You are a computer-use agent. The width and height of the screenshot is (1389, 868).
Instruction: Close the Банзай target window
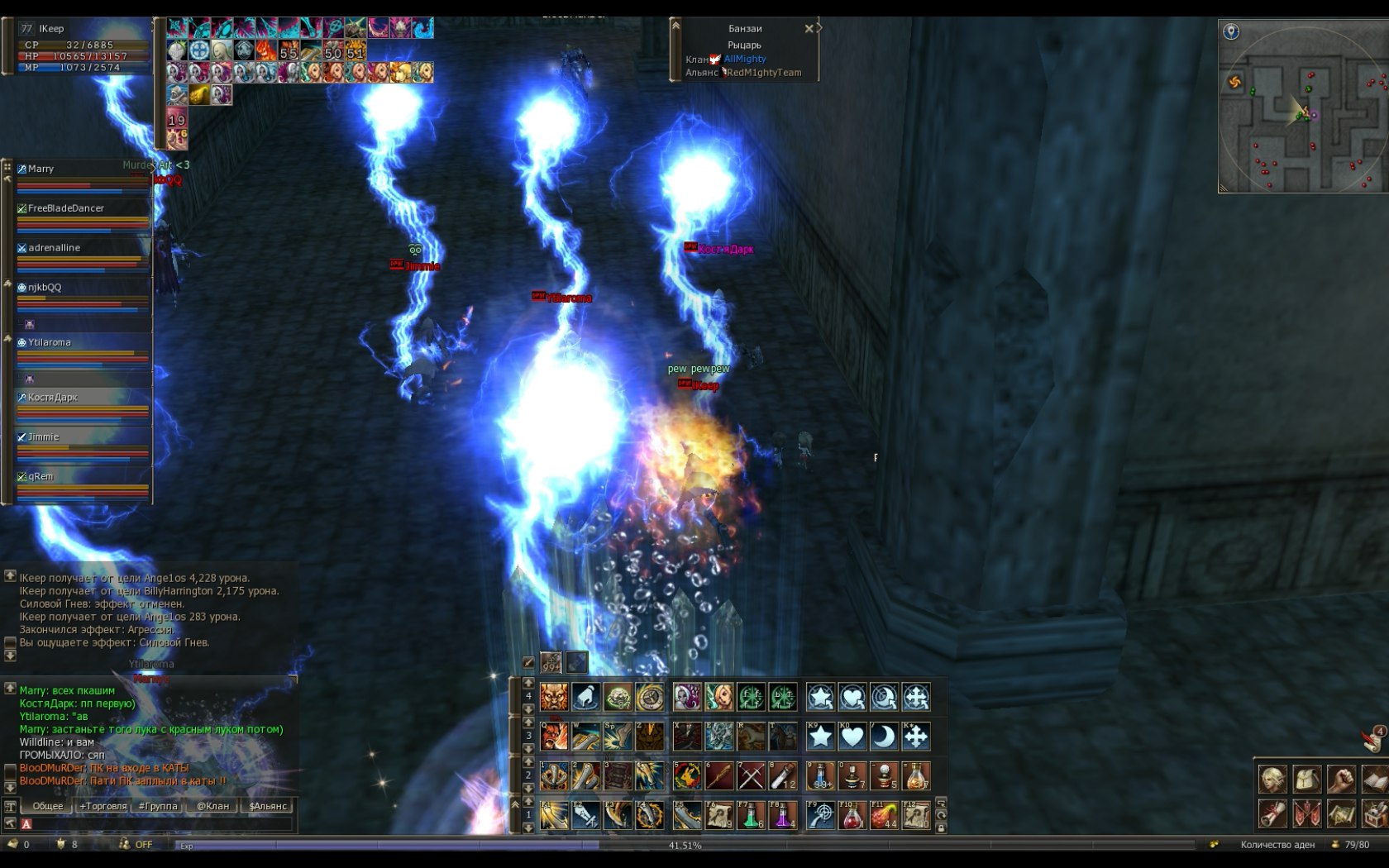(809, 29)
